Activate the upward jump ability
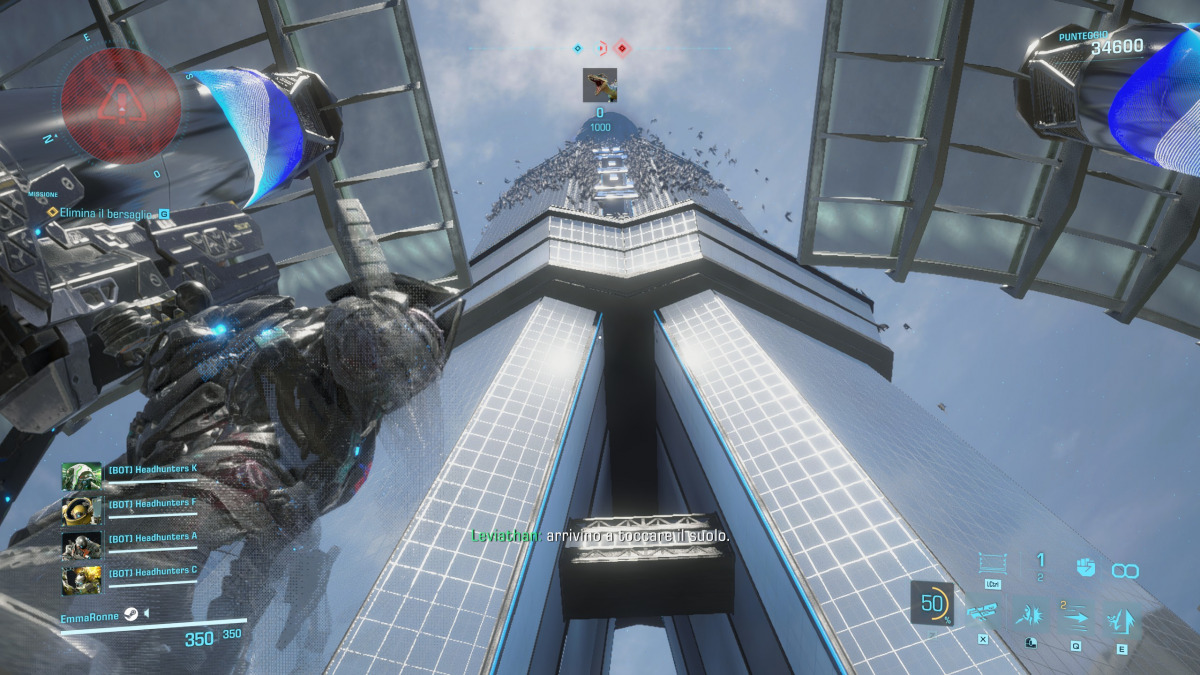Viewport: 1200px width, 675px height. point(1122,618)
